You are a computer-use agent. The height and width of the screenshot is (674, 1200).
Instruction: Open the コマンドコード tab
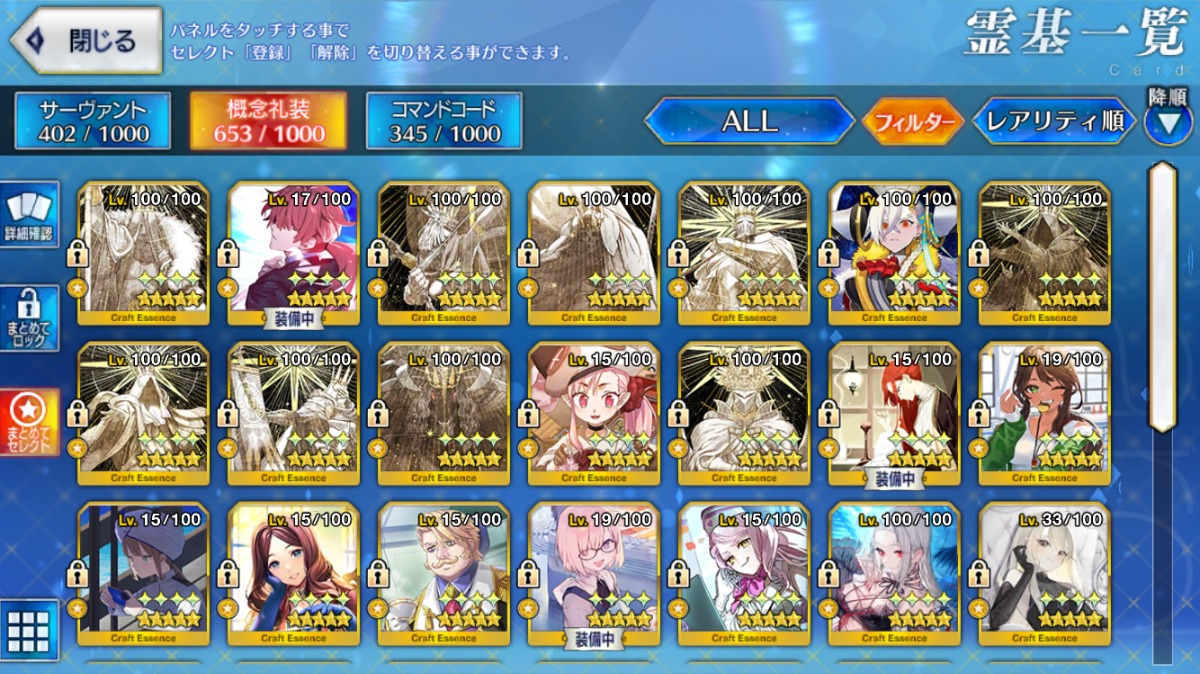(445, 121)
